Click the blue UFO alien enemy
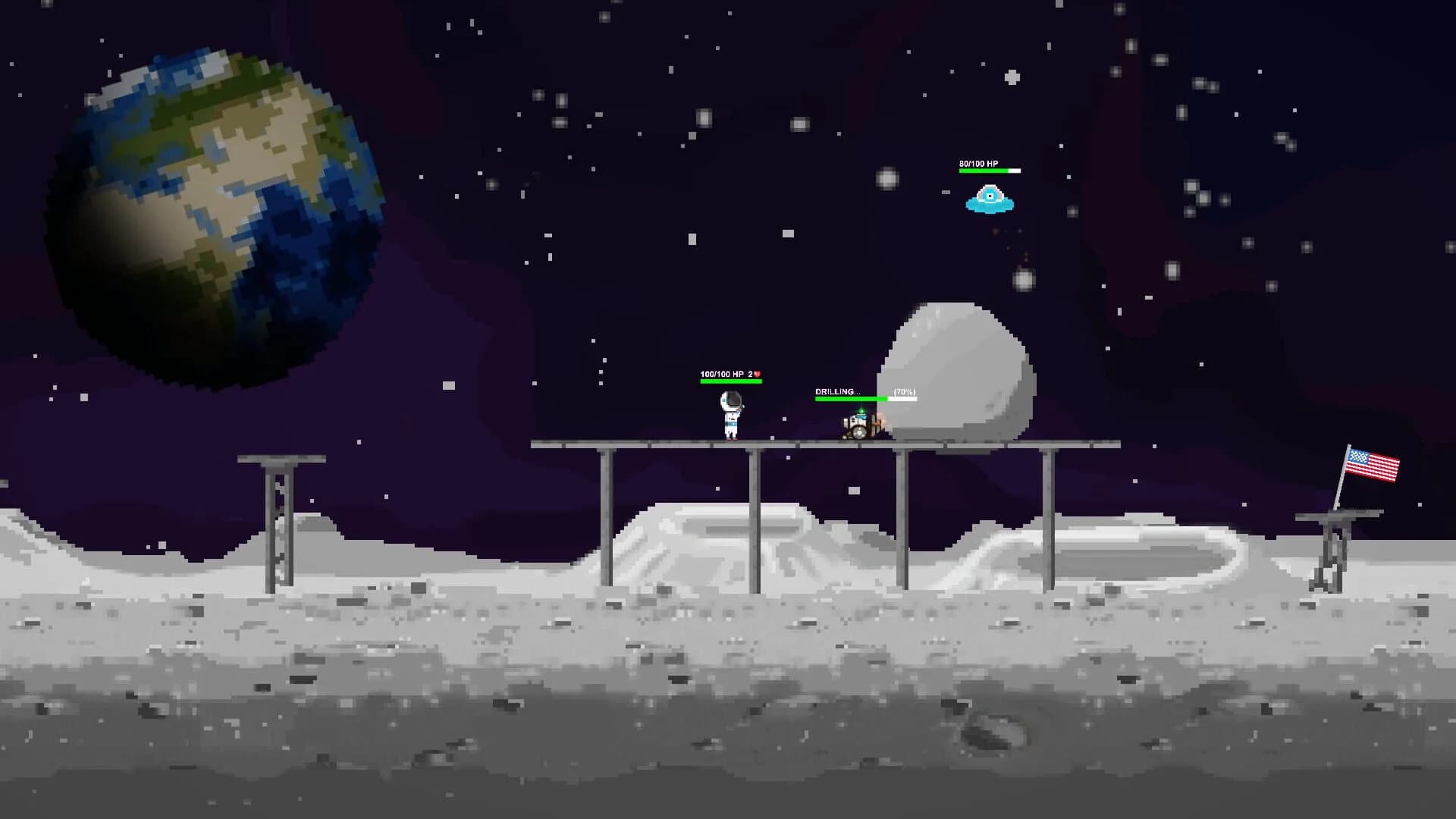Viewport: 1456px width, 819px height. pos(990,201)
